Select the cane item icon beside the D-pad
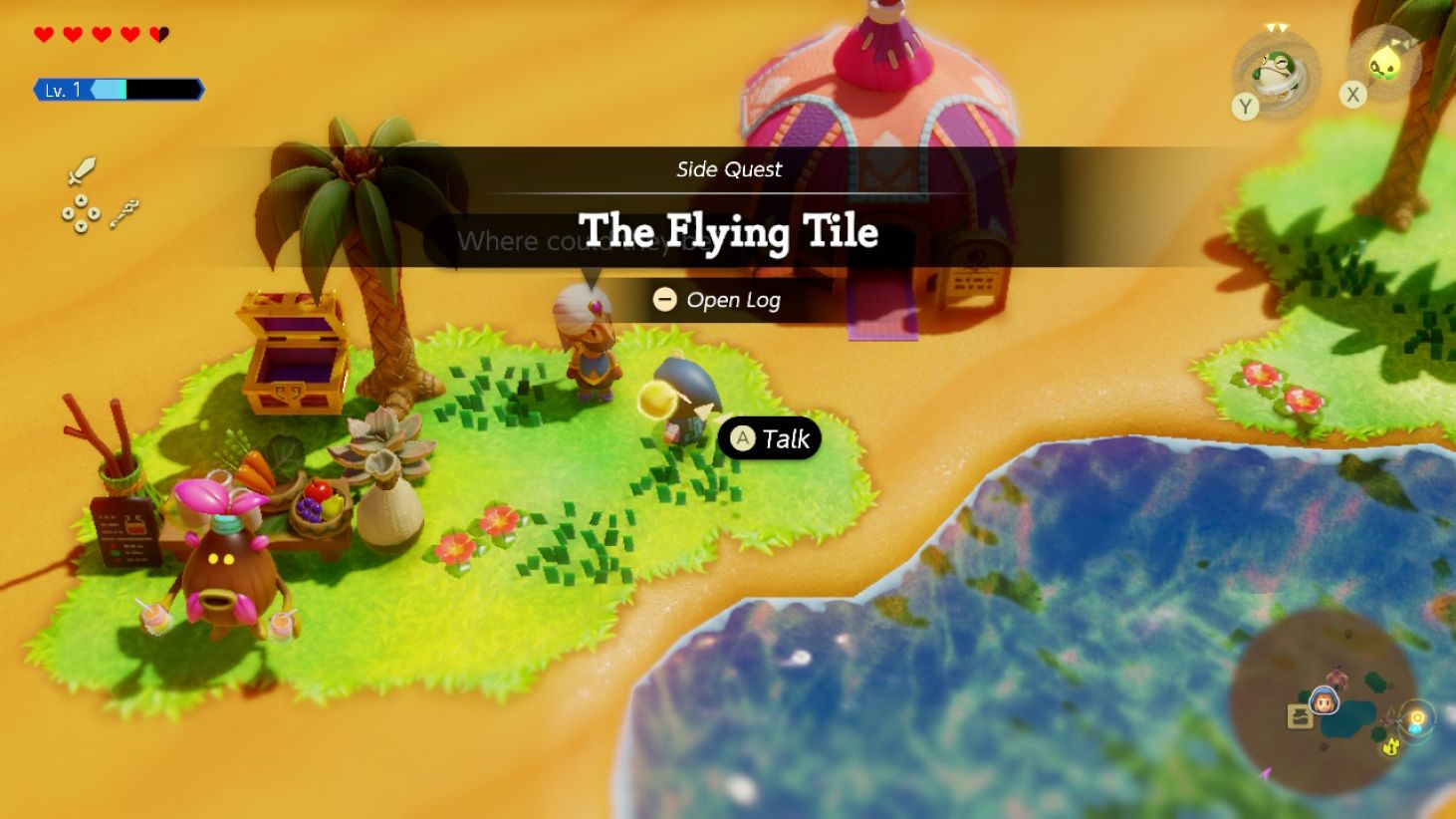This screenshot has height=819, width=1456. tap(123, 211)
